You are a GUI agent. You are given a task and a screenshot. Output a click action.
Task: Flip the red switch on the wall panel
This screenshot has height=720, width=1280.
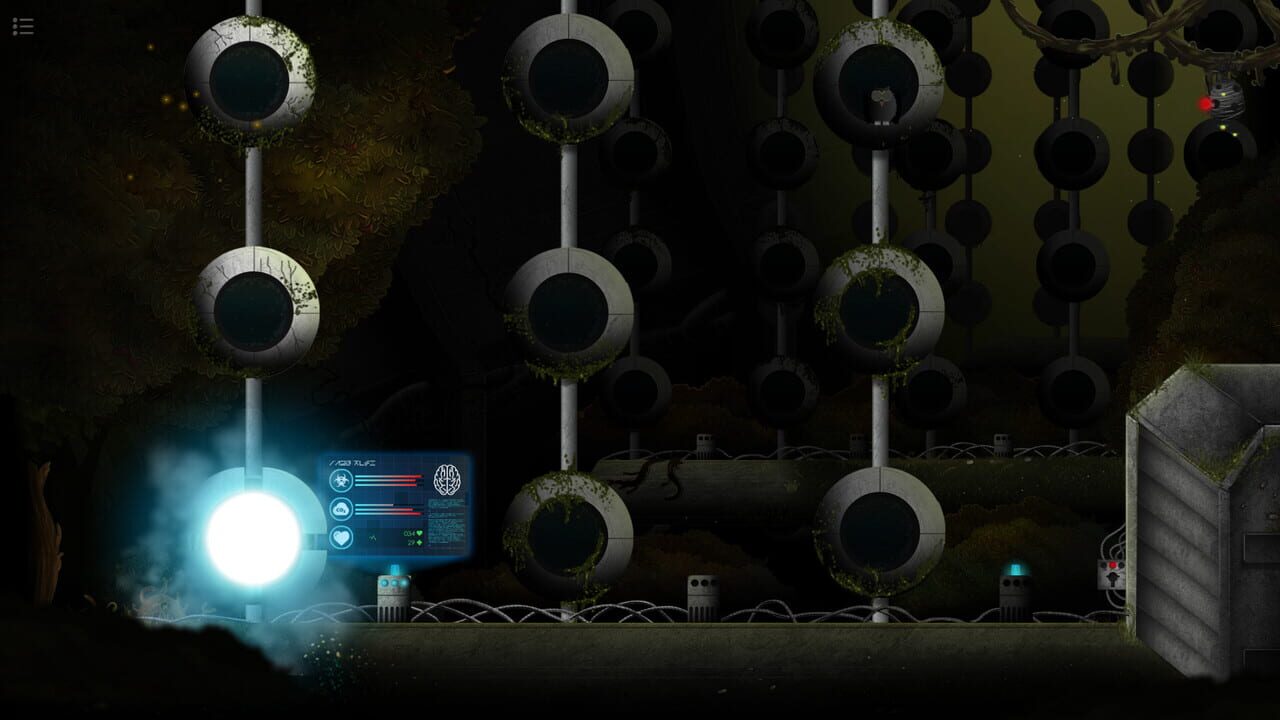1112,566
